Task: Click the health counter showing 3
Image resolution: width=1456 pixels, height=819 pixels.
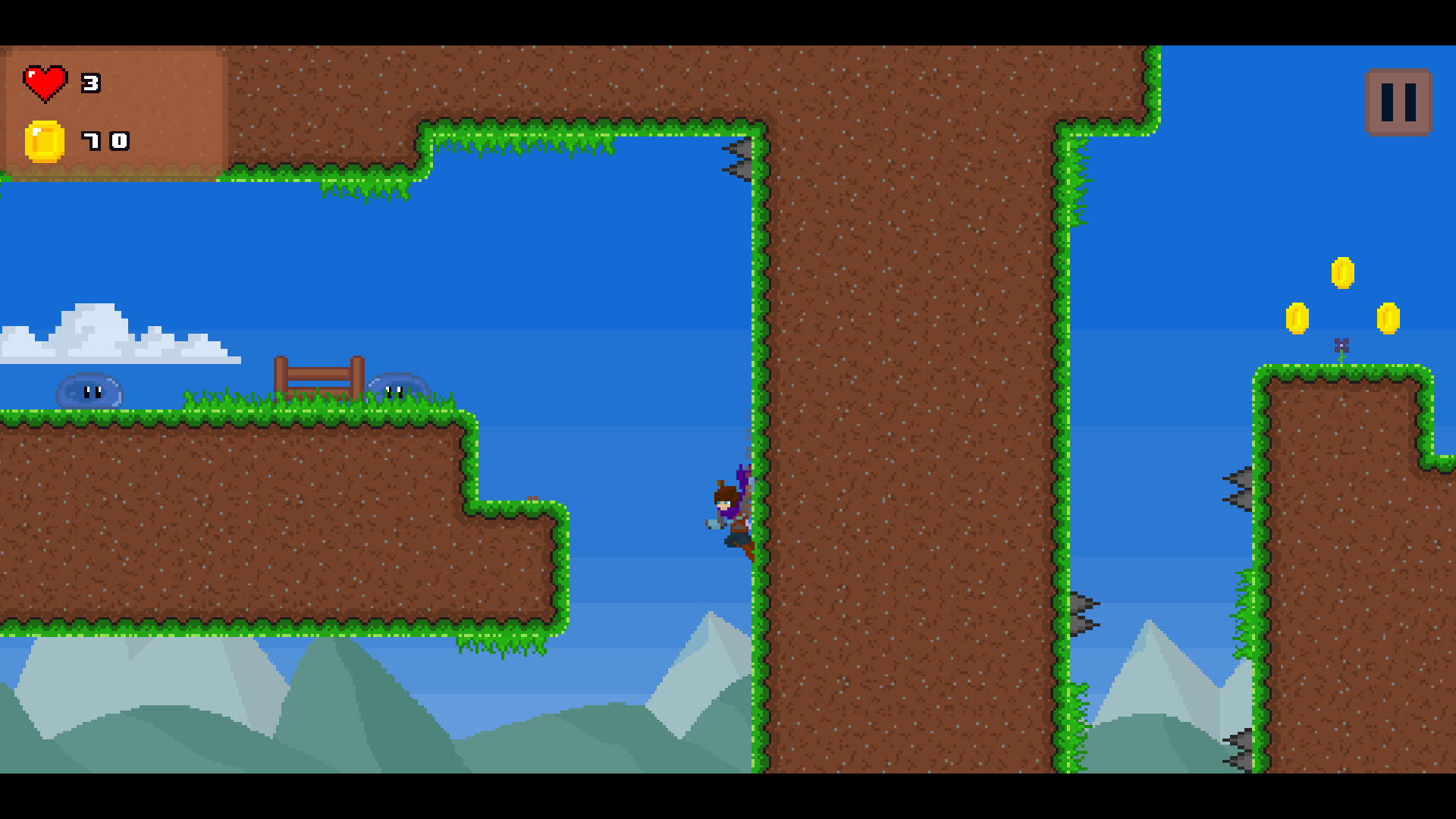Action: click(x=89, y=82)
